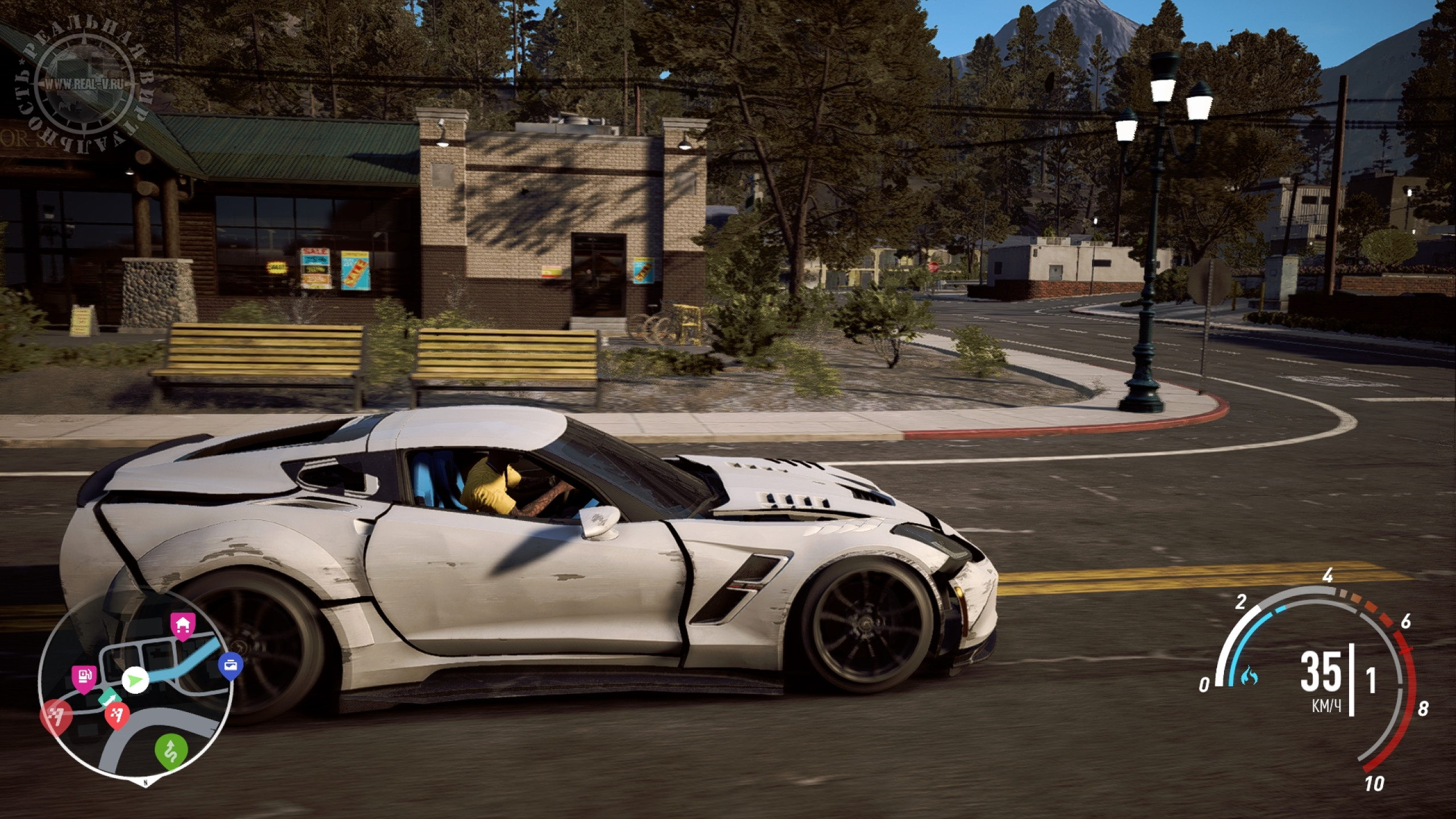Choose the blue collectible pin at the minimap edge
The height and width of the screenshot is (819, 1456).
[231, 664]
